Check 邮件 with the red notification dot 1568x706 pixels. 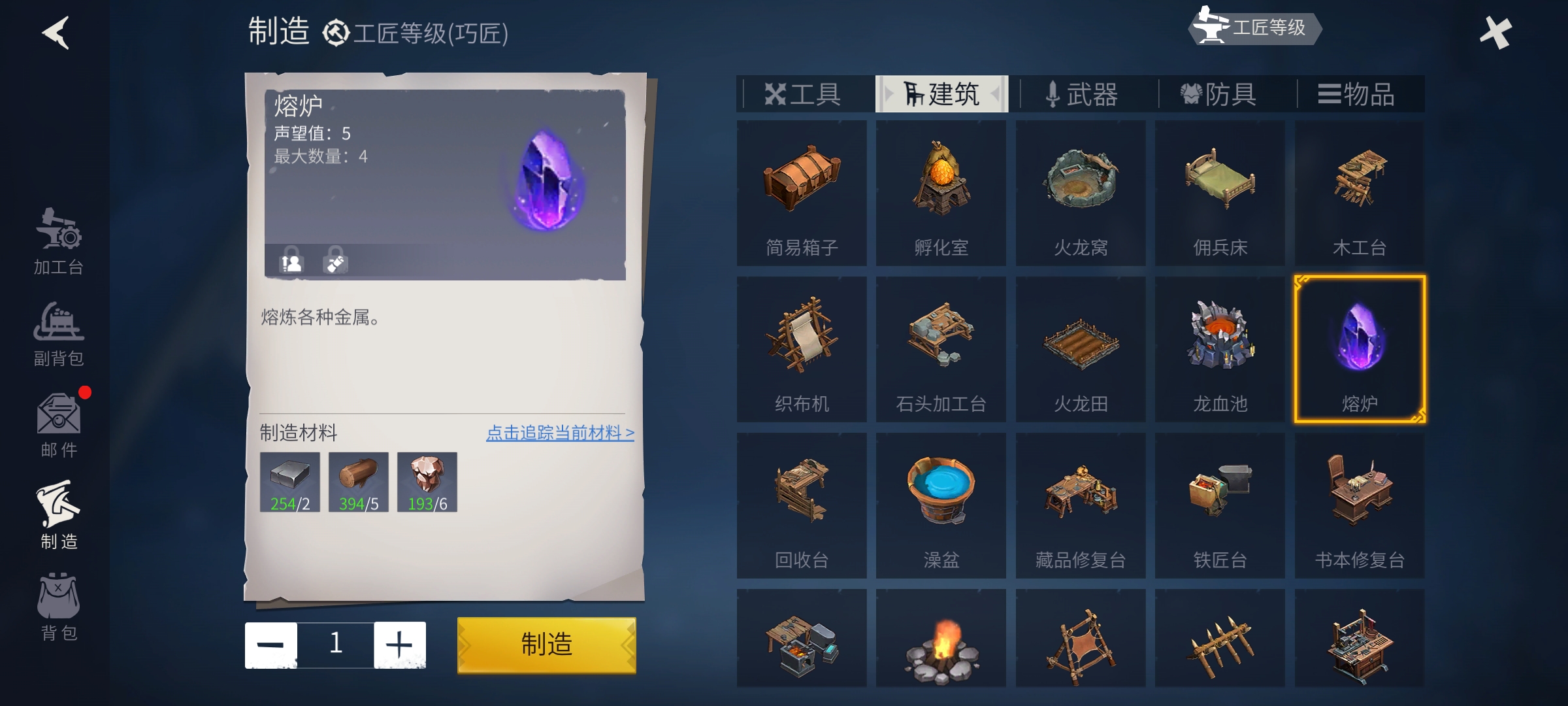coord(57,425)
